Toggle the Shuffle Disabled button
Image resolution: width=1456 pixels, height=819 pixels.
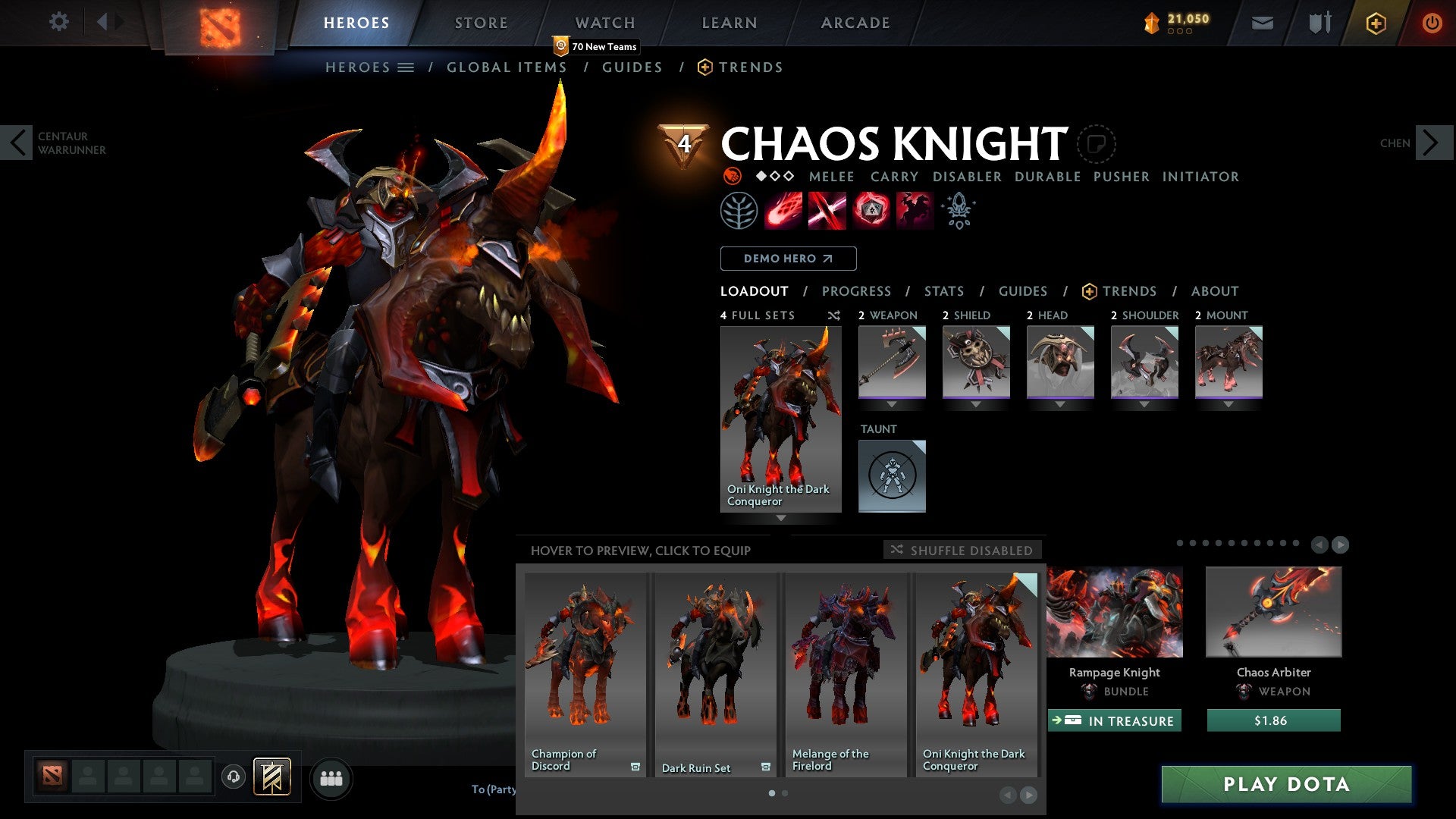pos(962,550)
